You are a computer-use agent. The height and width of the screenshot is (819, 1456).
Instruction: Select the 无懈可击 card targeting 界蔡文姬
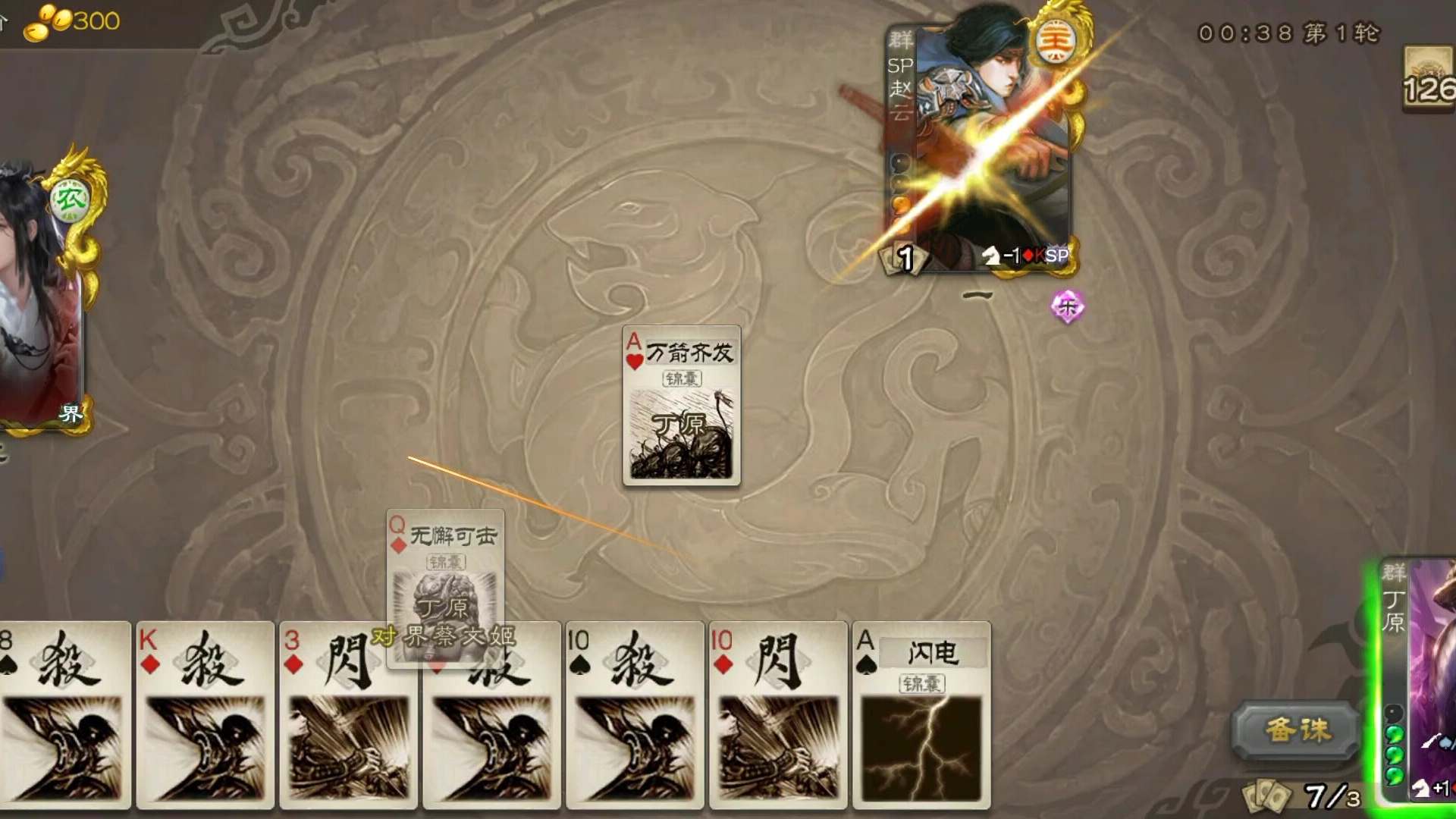446,584
